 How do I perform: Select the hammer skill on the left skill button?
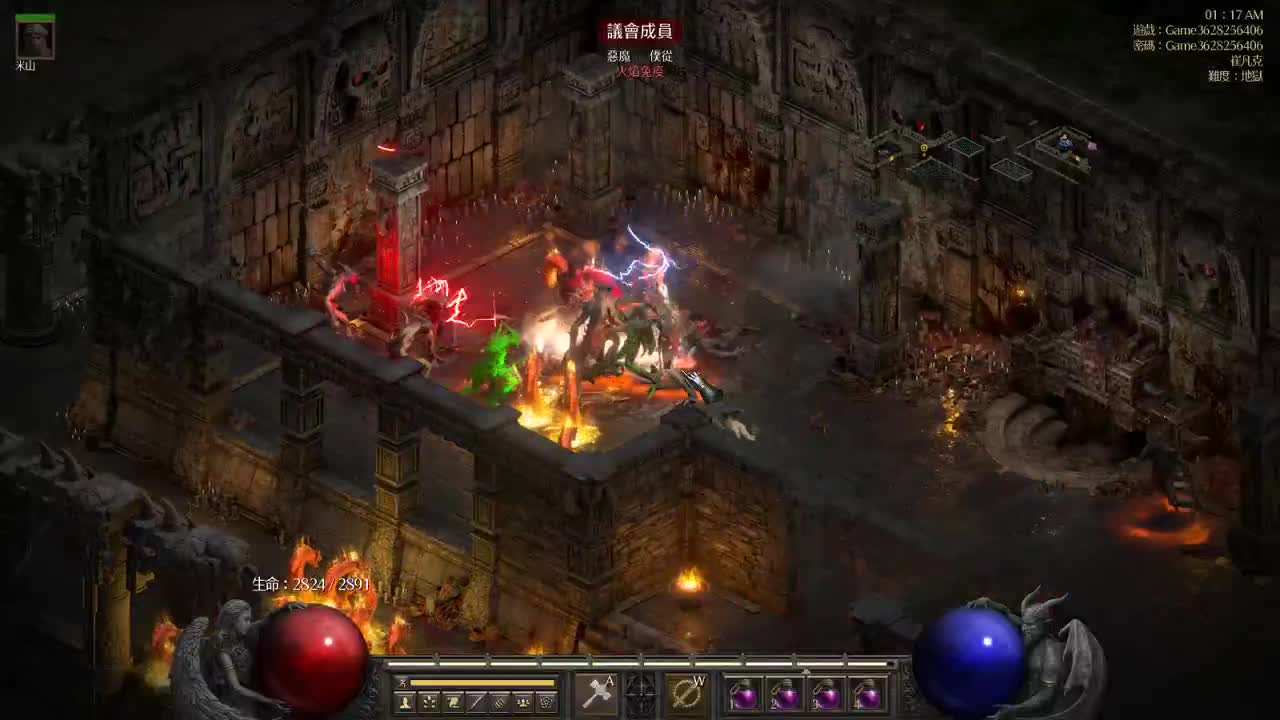(598, 691)
